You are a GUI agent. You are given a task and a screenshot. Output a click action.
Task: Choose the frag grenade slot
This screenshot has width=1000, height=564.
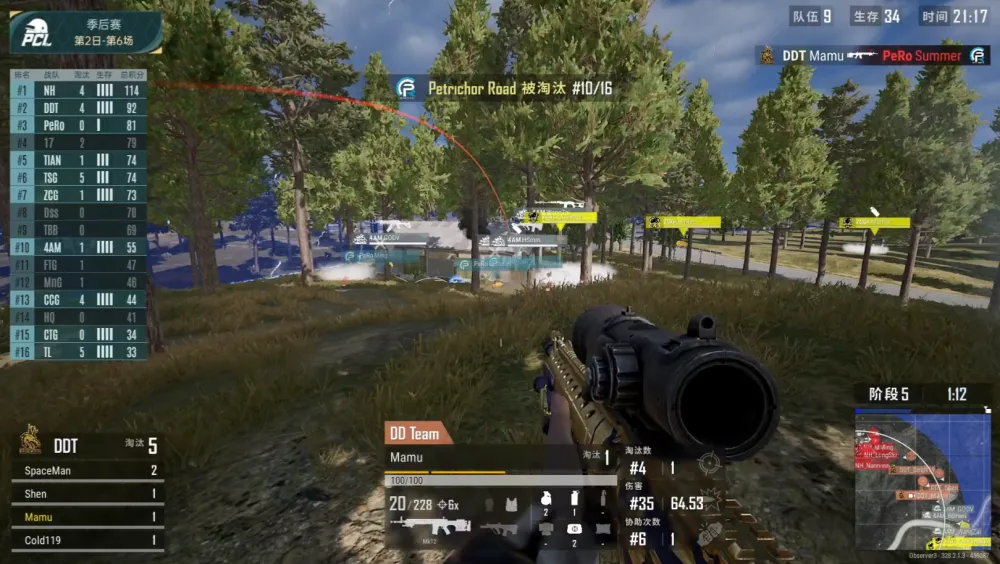(x=545, y=500)
